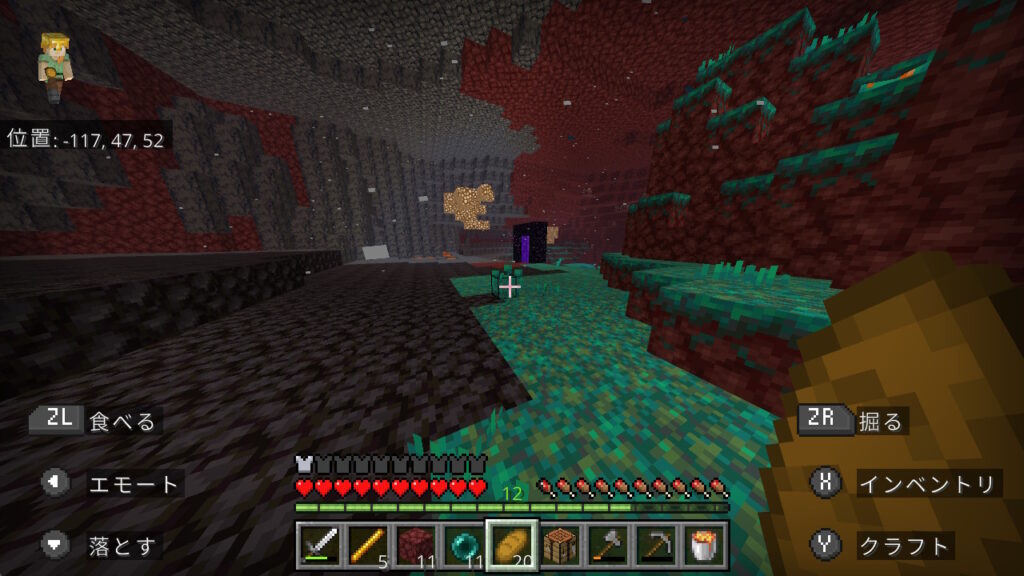Image resolution: width=1024 pixels, height=576 pixels.
Task: Select the iron sword hotbar slot
Action: pyautogui.click(x=320, y=546)
